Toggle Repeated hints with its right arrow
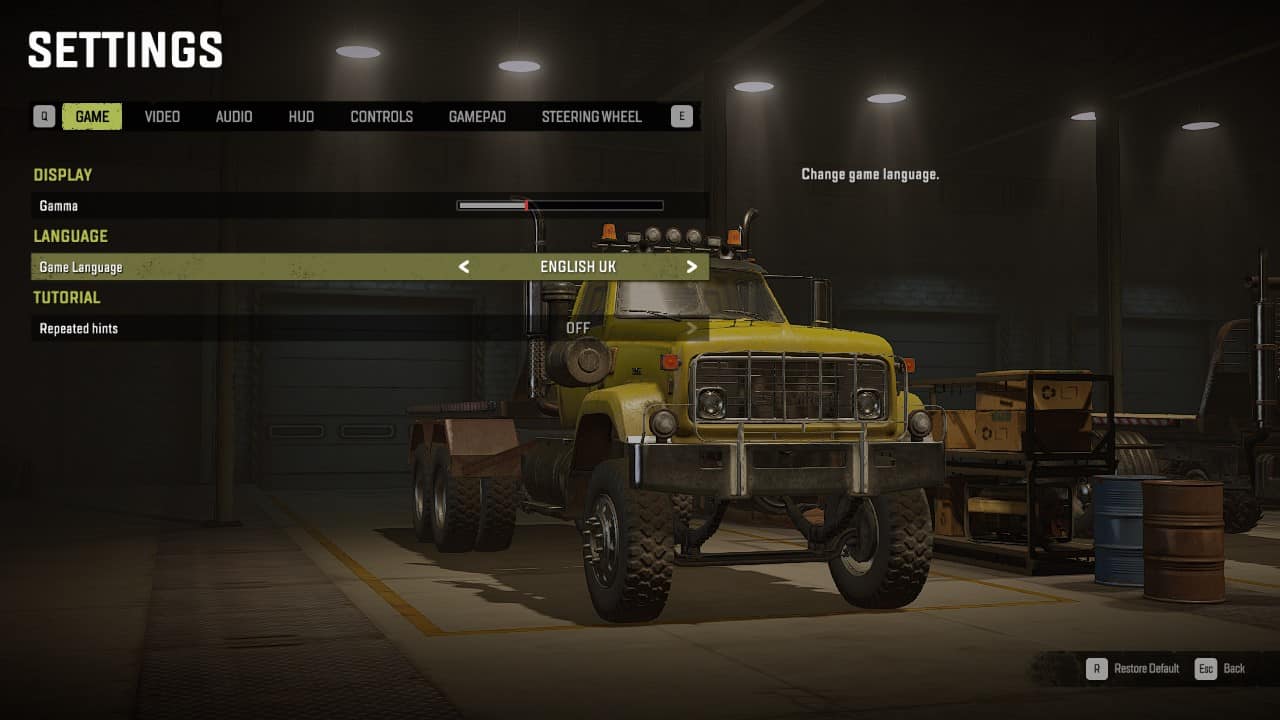 coord(692,328)
